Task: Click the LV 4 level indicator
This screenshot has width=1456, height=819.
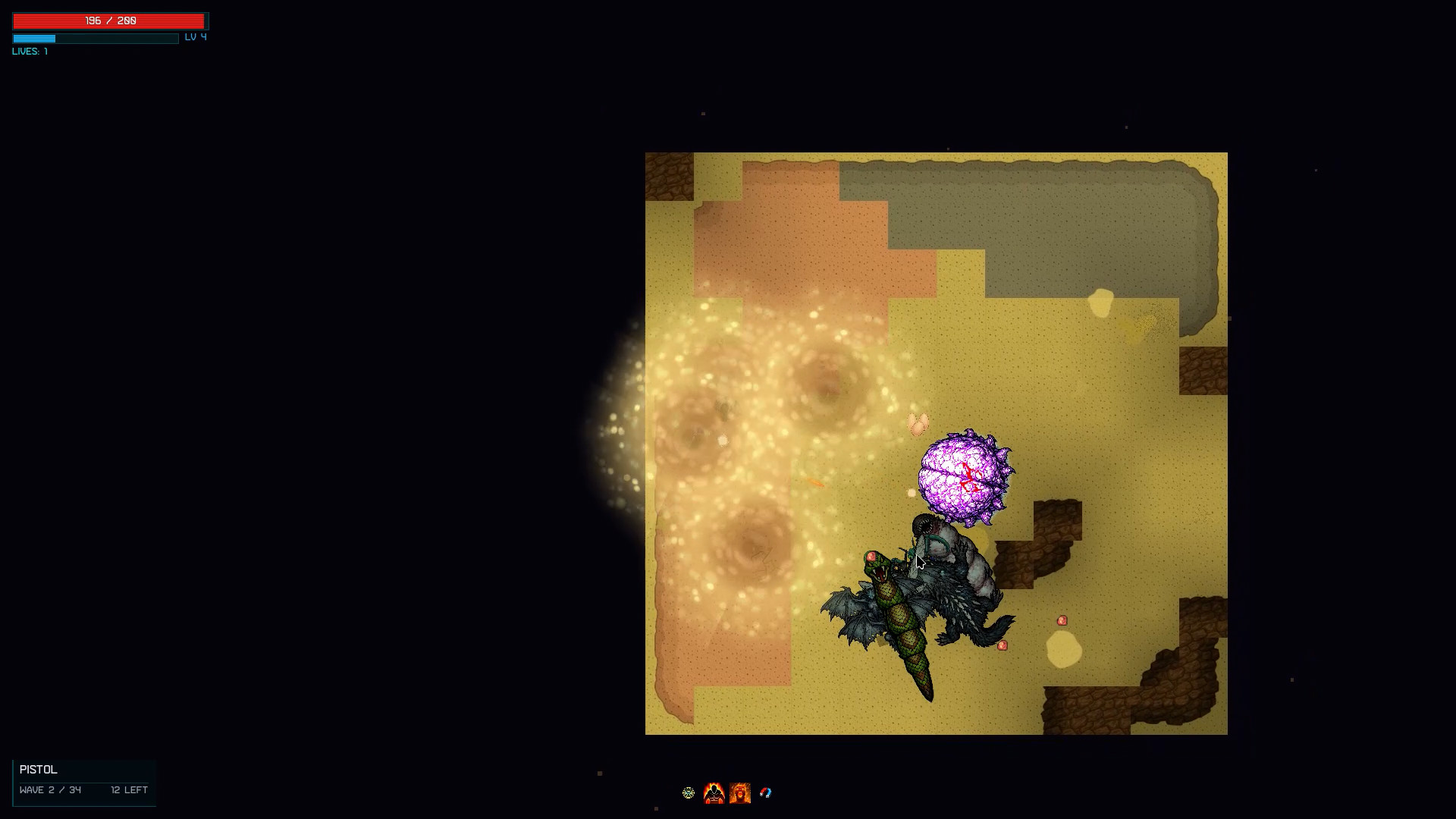Action: tap(195, 36)
